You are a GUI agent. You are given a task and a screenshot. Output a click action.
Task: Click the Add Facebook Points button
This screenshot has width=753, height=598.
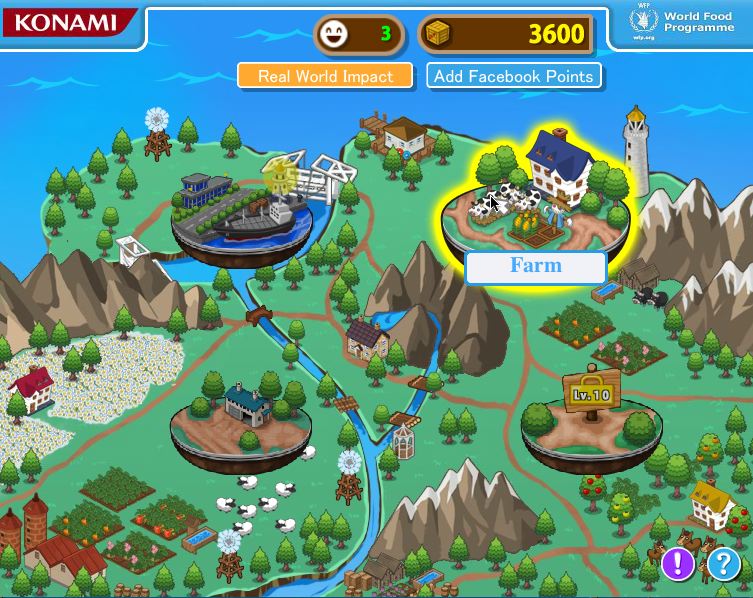point(514,76)
